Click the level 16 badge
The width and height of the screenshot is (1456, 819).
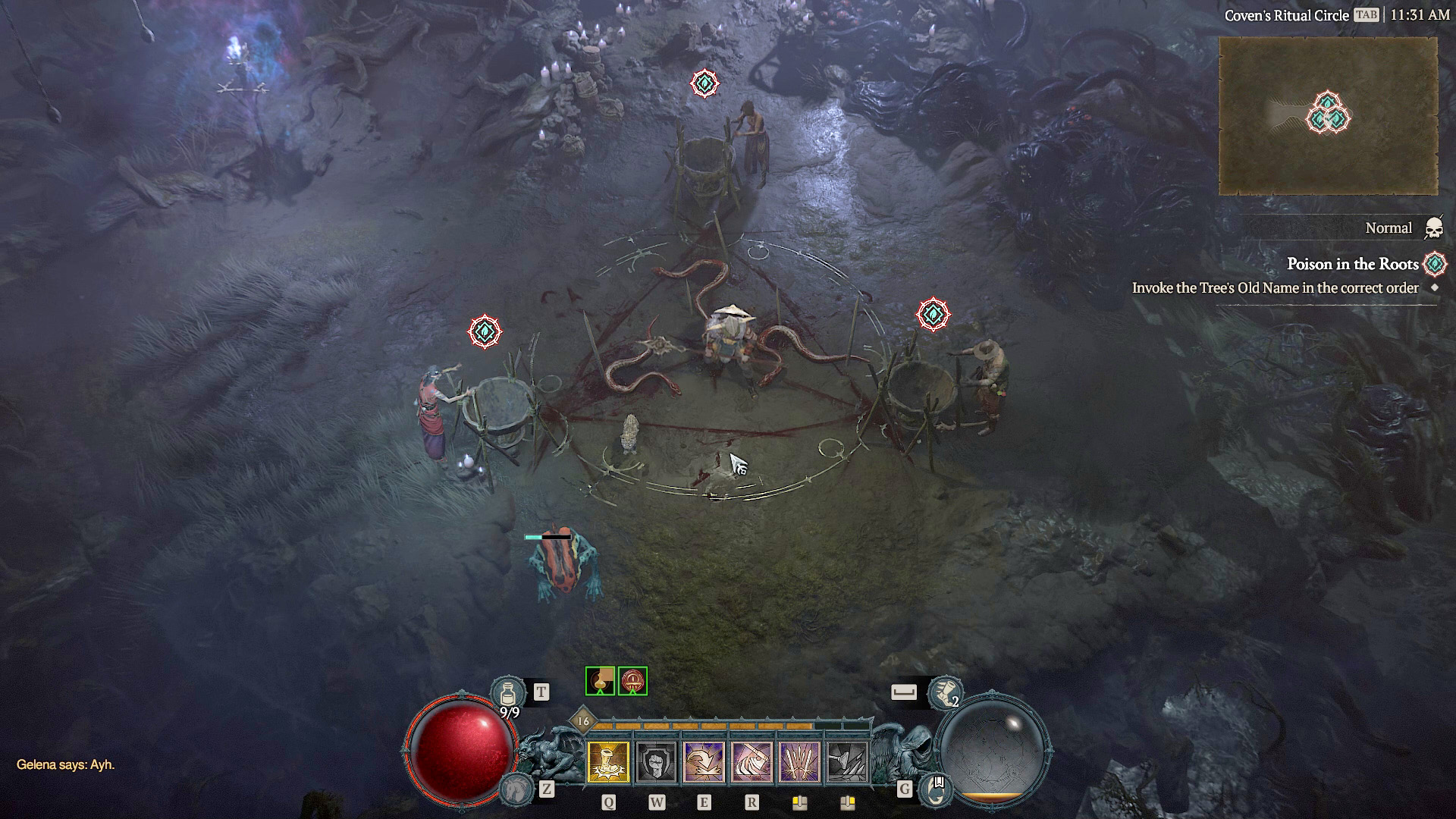[583, 721]
